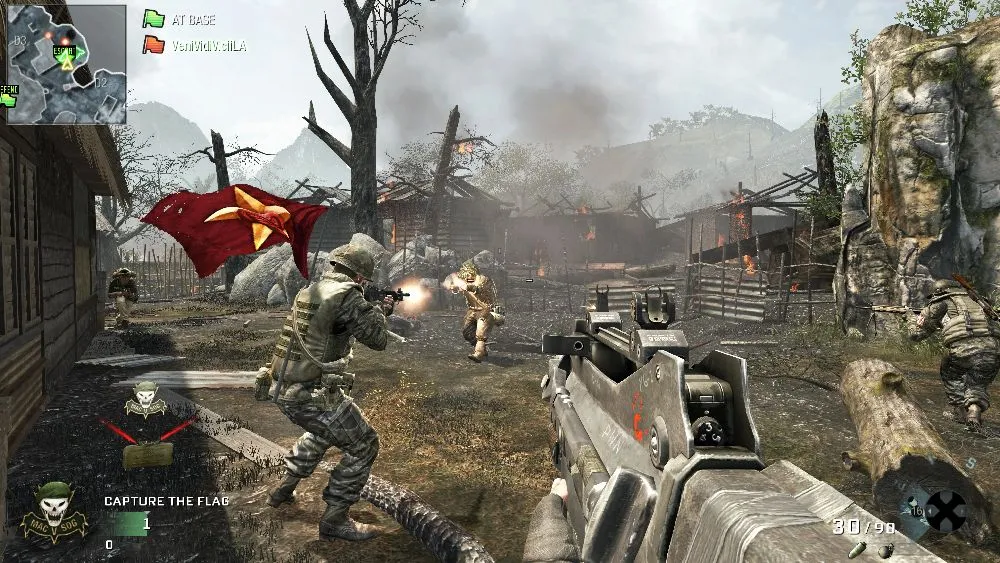Click the minimap in the corner
Viewport: 1000px width, 563px height.
pos(67,64)
